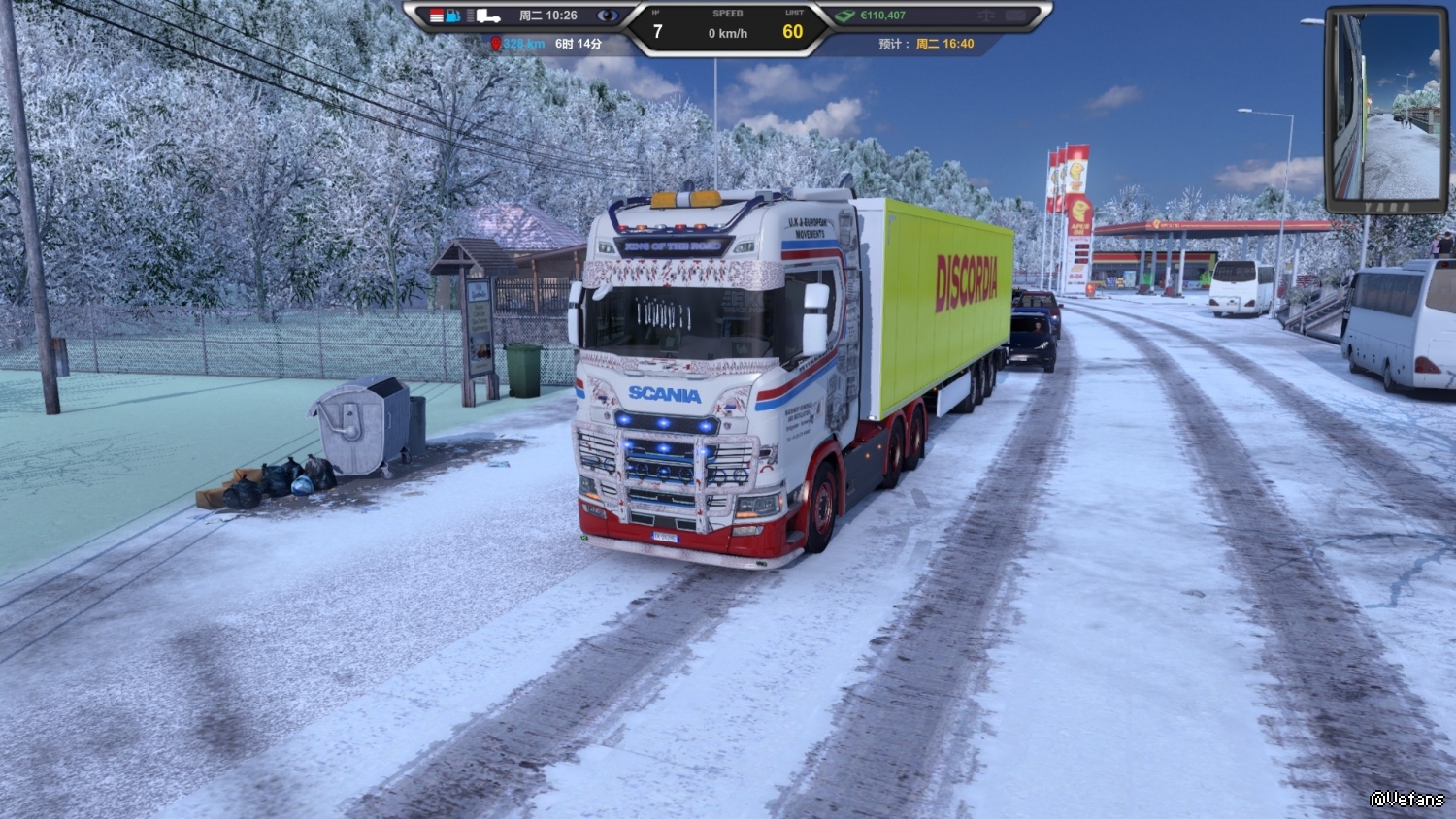Select the red destination pin marker
Viewport: 1456px width, 819px height.
pos(496,44)
